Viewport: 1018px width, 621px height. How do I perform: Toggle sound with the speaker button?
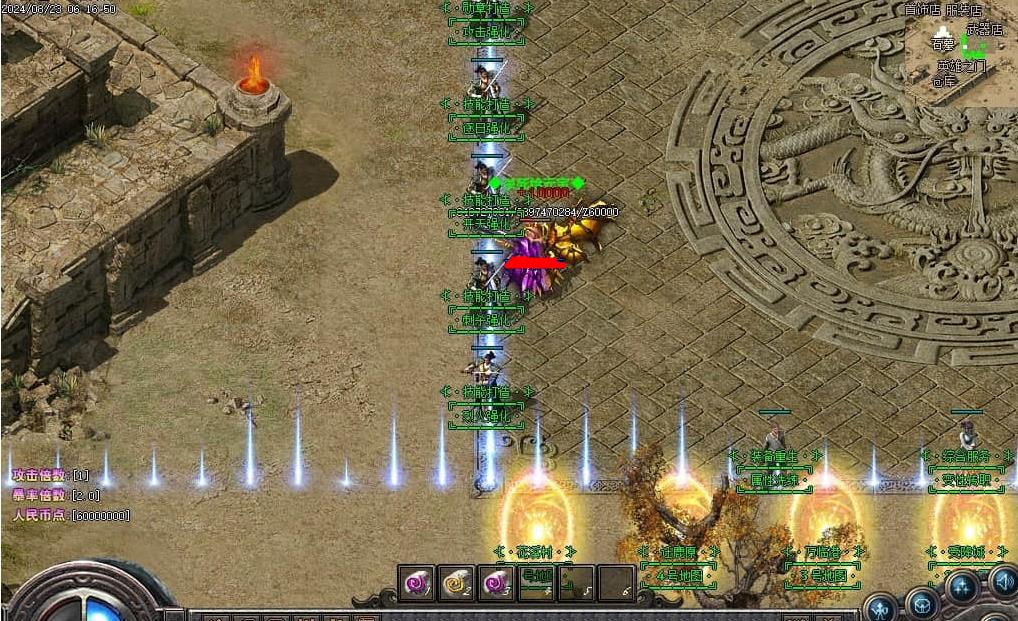[1003, 581]
